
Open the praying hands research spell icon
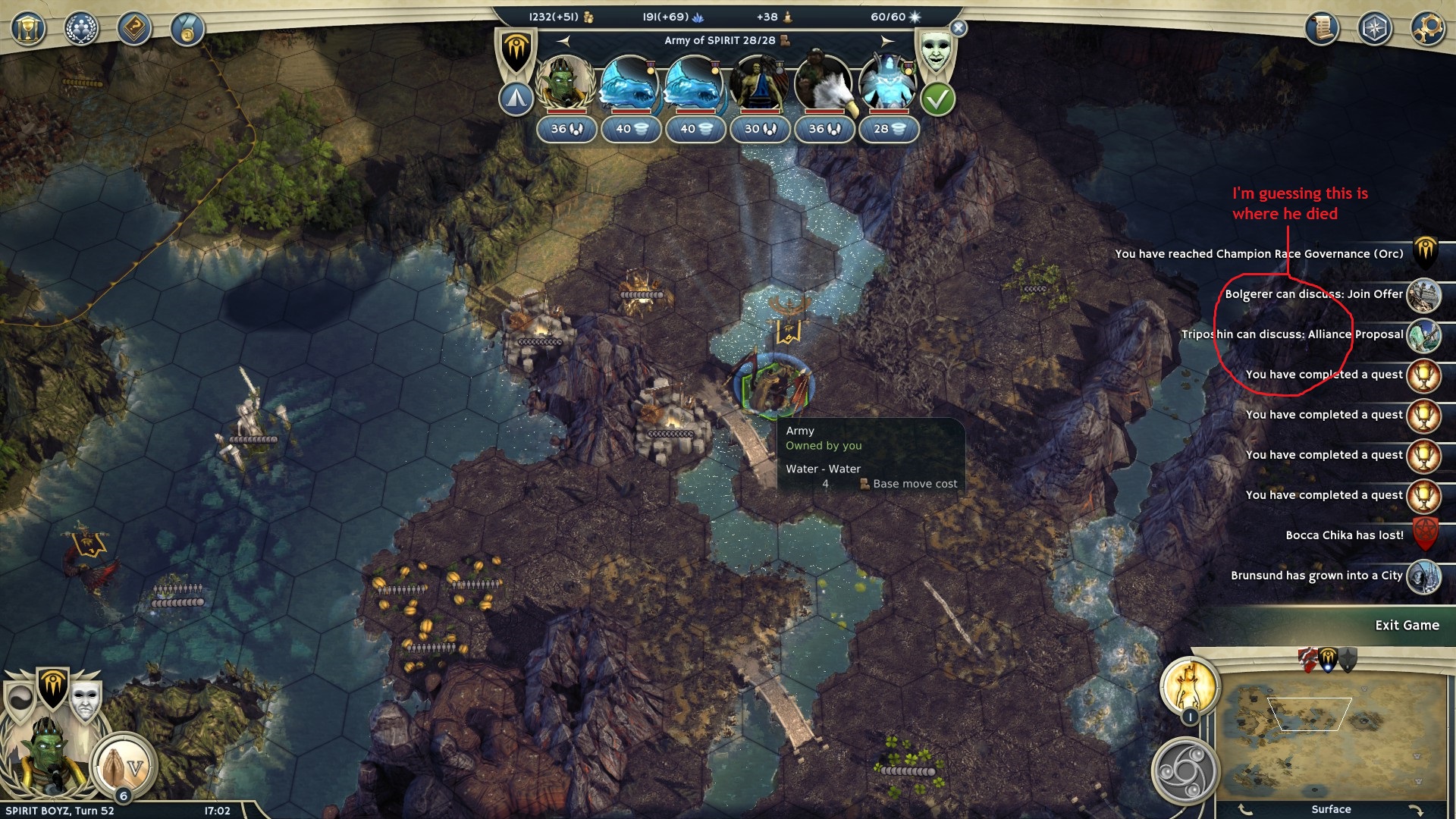point(123,767)
